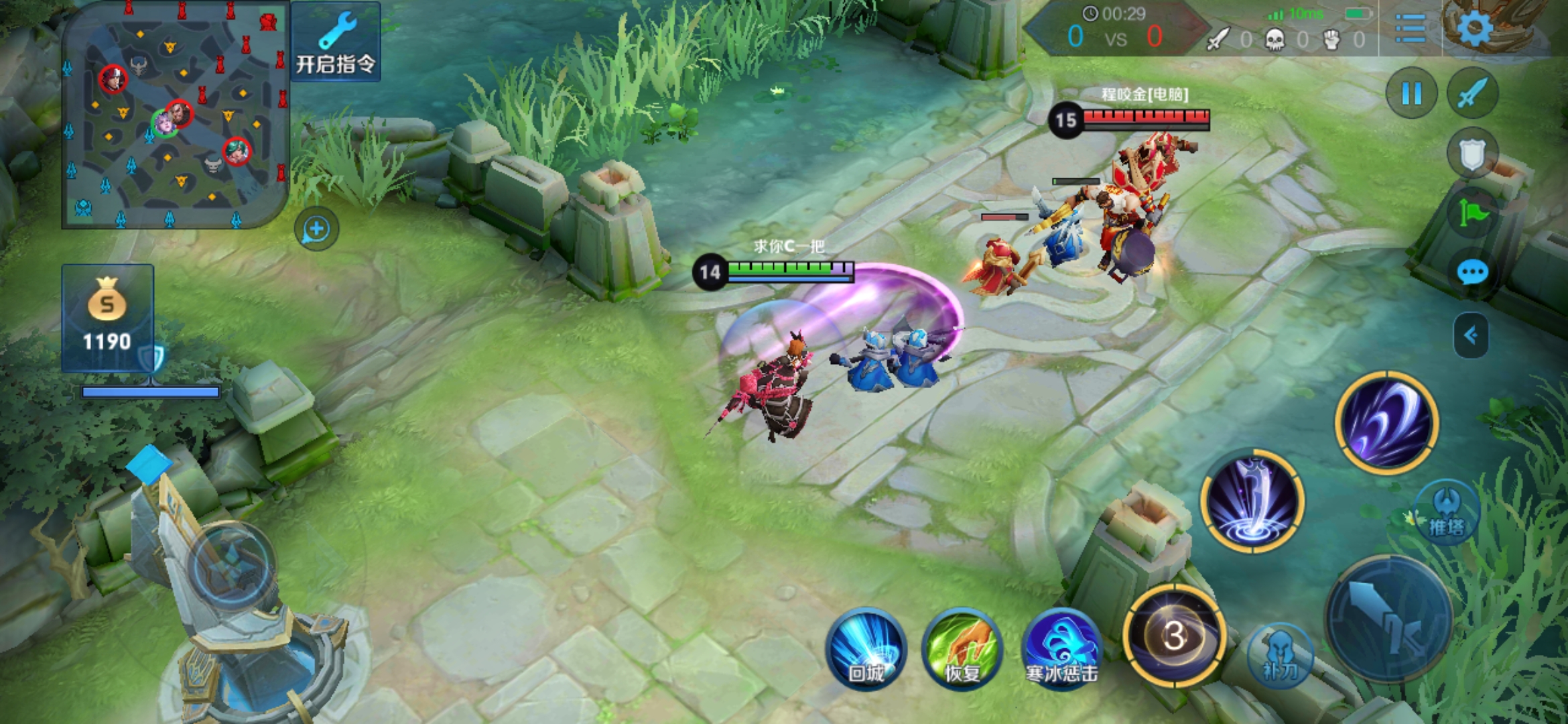Screen dimensions: 1568x724
Task: Cast the 寒冰惩击 smite spell
Action: point(1061,649)
